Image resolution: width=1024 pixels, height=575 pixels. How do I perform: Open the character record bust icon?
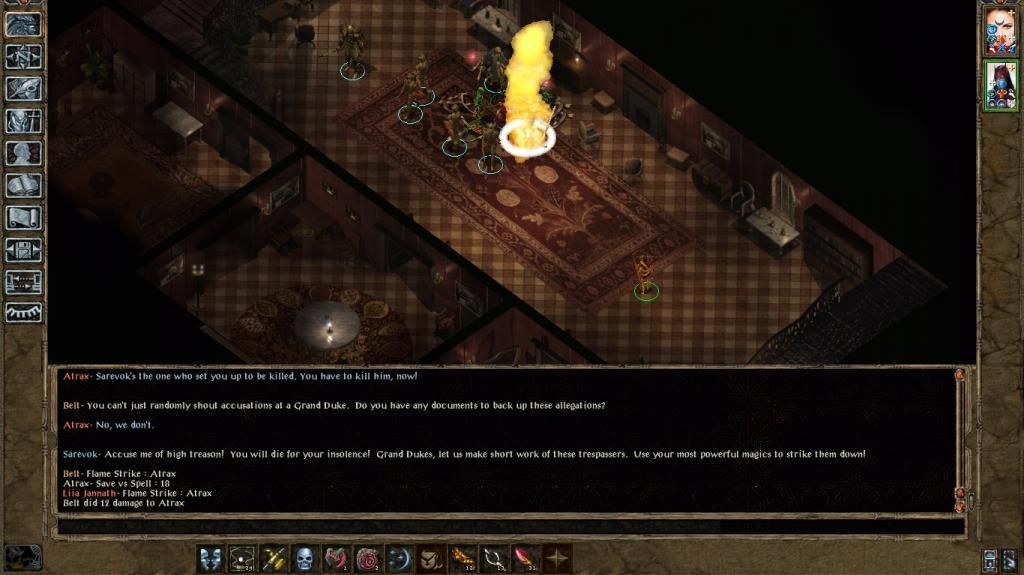point(23,153)
